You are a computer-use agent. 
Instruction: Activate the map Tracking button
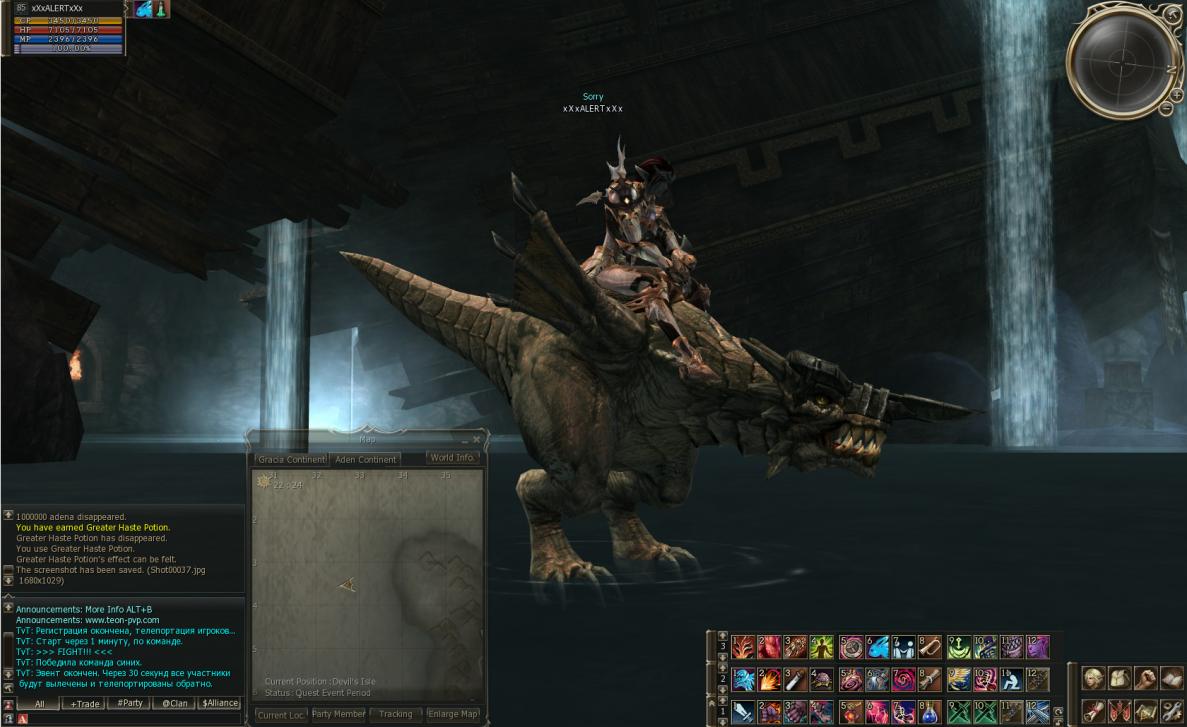coord(396,714)
